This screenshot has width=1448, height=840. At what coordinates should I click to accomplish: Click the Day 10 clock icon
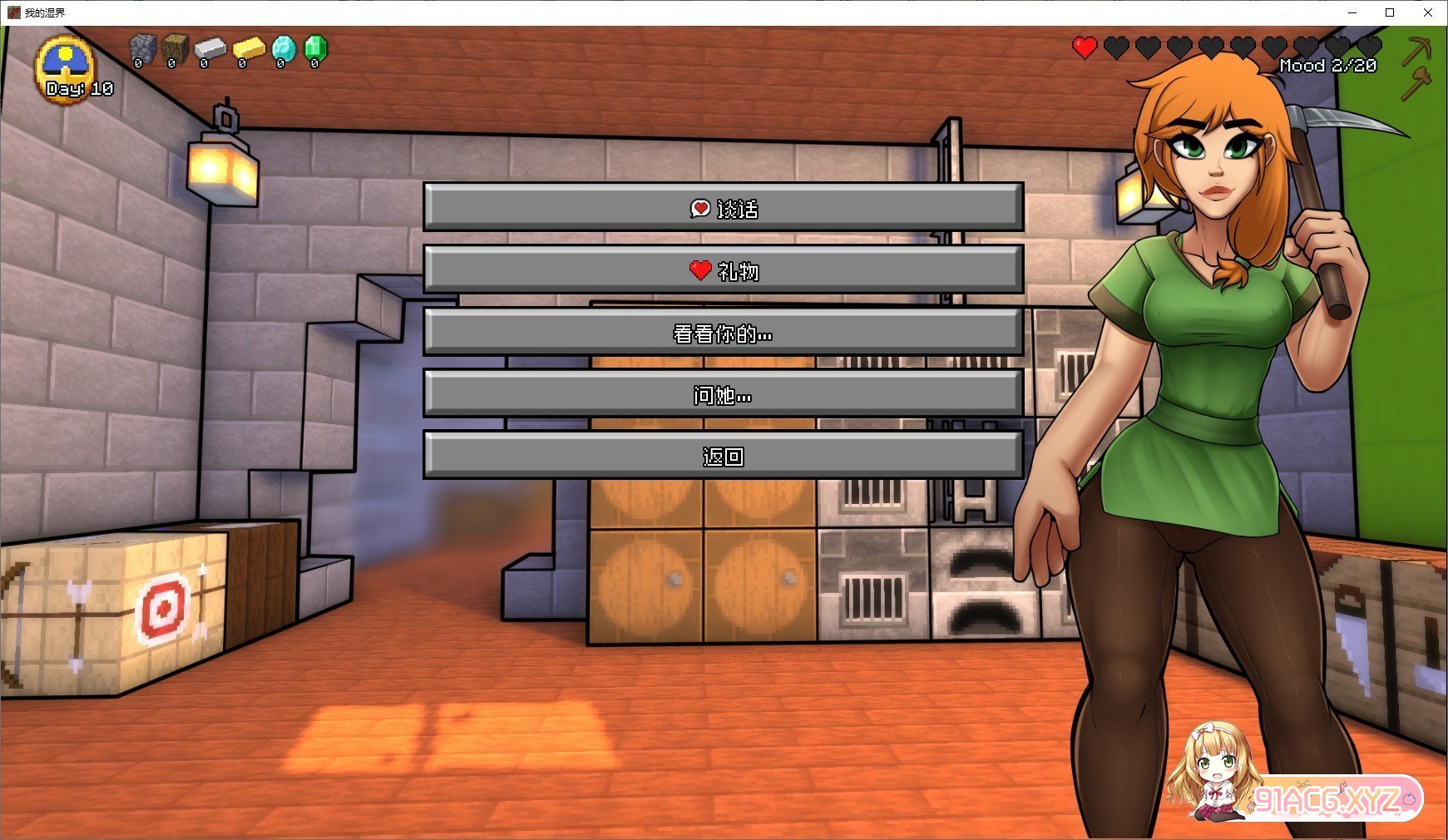tap(66, 67)
